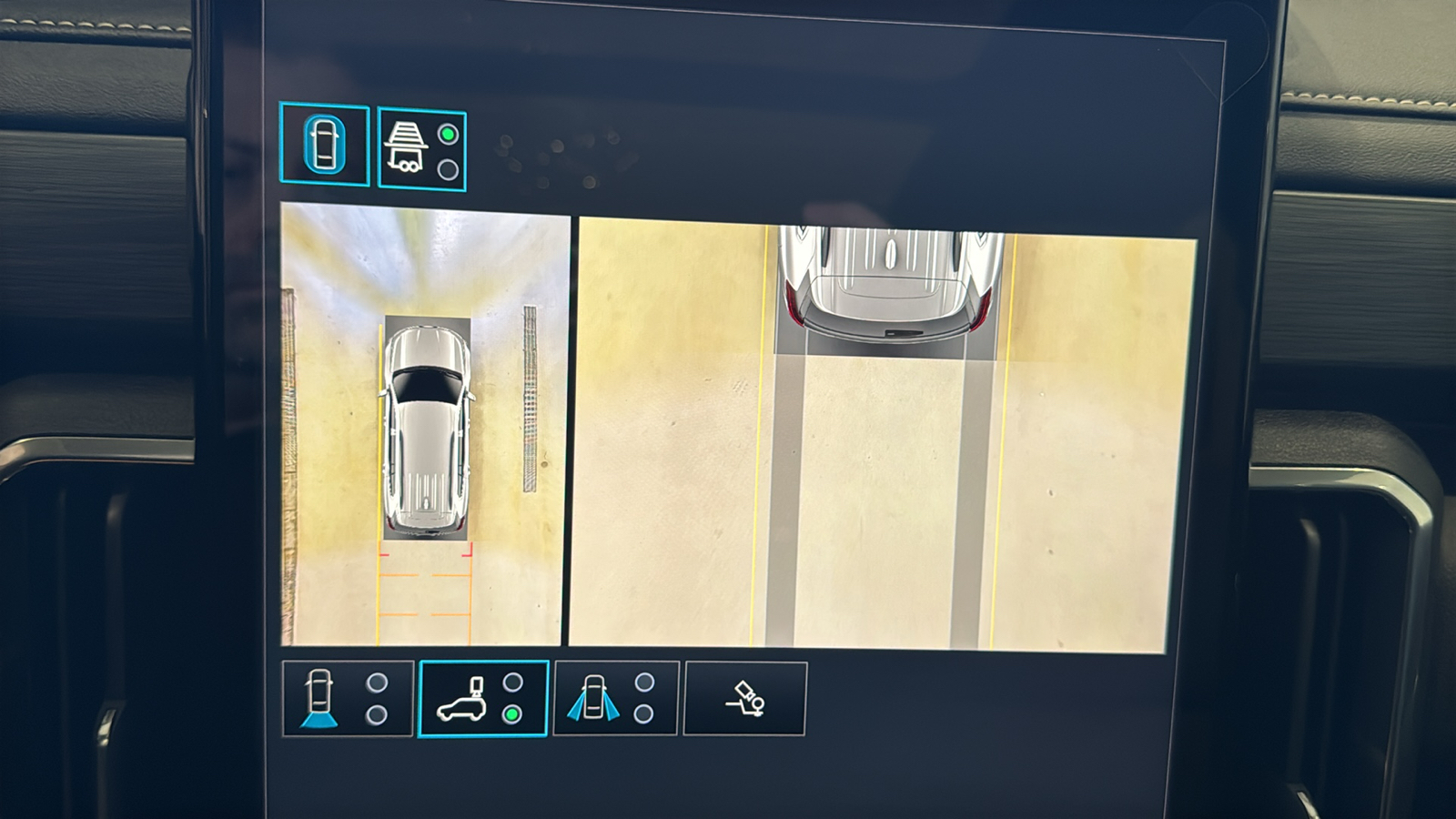Choose the SUV side-profile camera button

tap(482, 698)
